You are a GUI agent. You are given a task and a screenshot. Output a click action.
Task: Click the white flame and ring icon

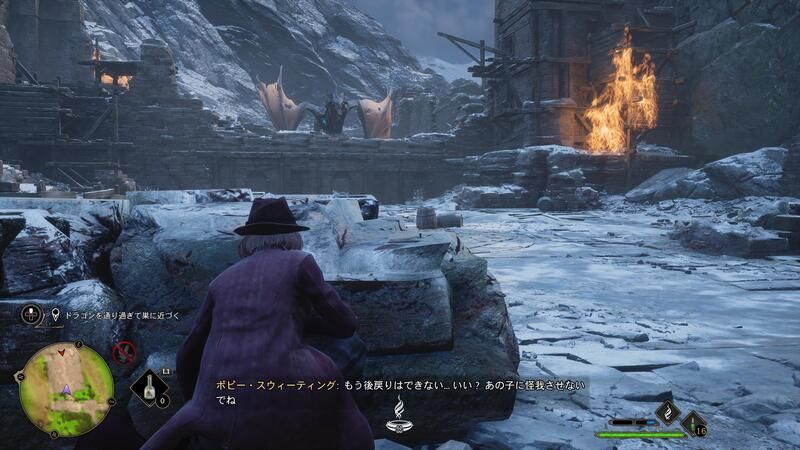399,413
